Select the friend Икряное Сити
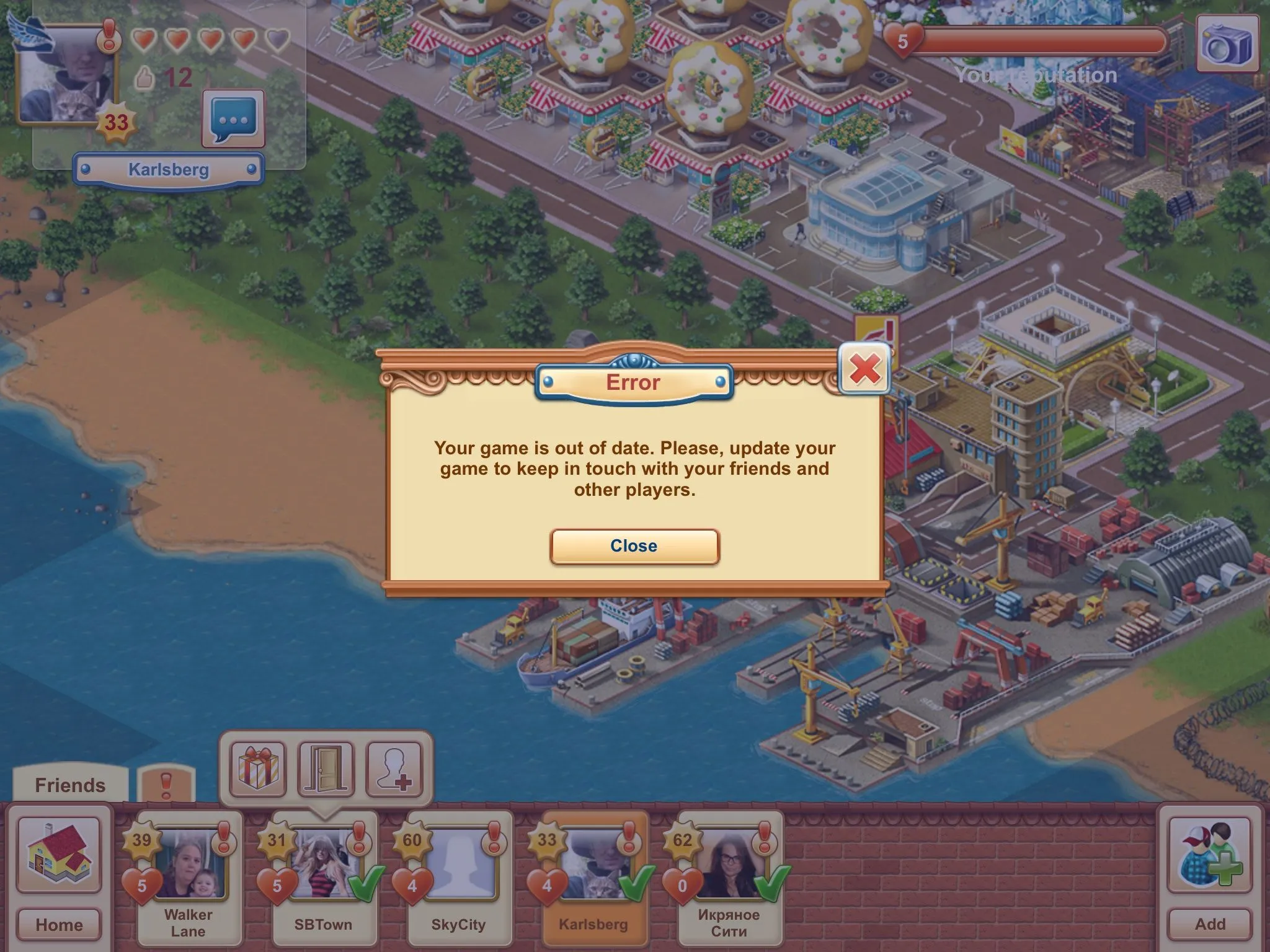 [729, 878]
